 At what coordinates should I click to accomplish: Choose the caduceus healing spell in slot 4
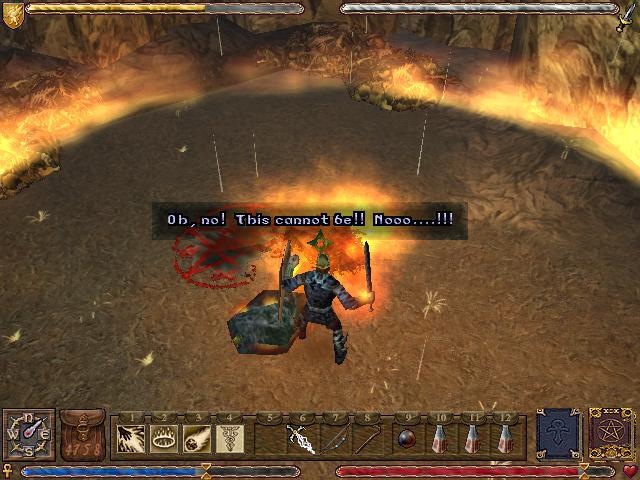pos(229,438)
